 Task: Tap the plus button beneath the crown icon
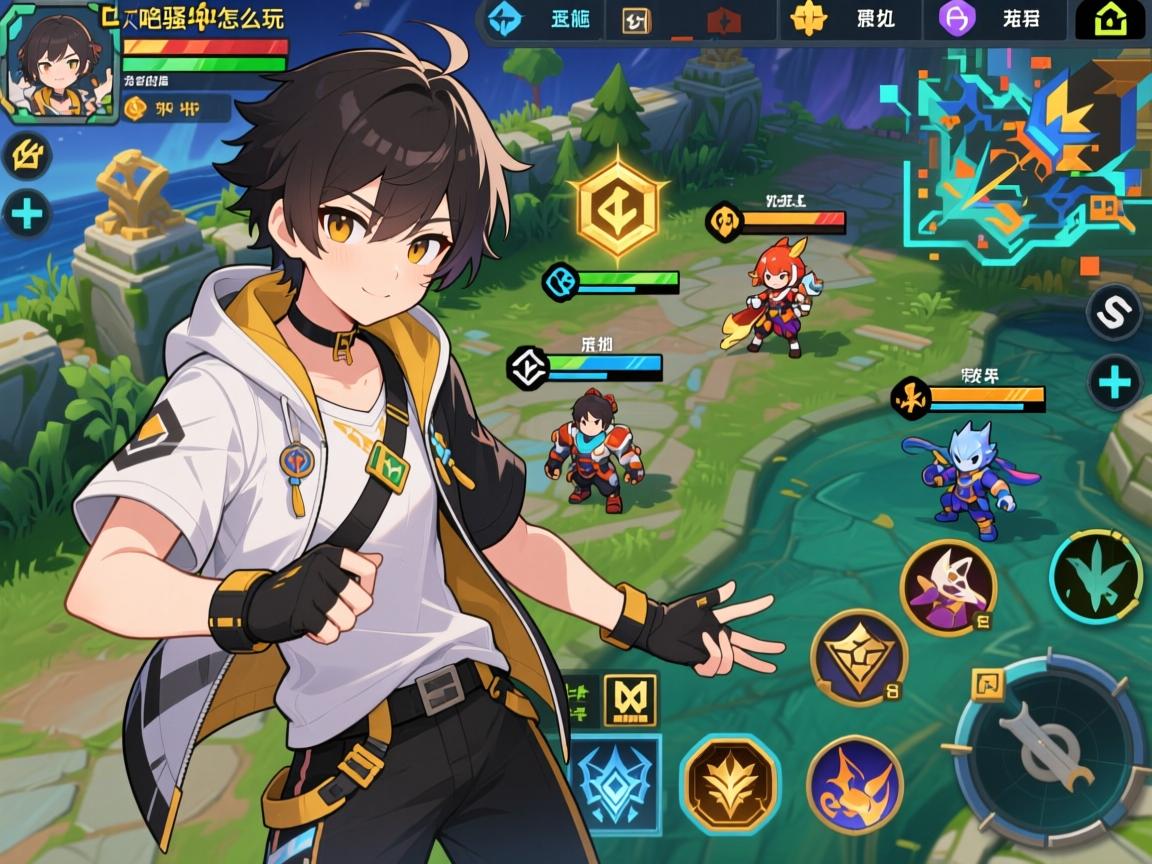27,214
